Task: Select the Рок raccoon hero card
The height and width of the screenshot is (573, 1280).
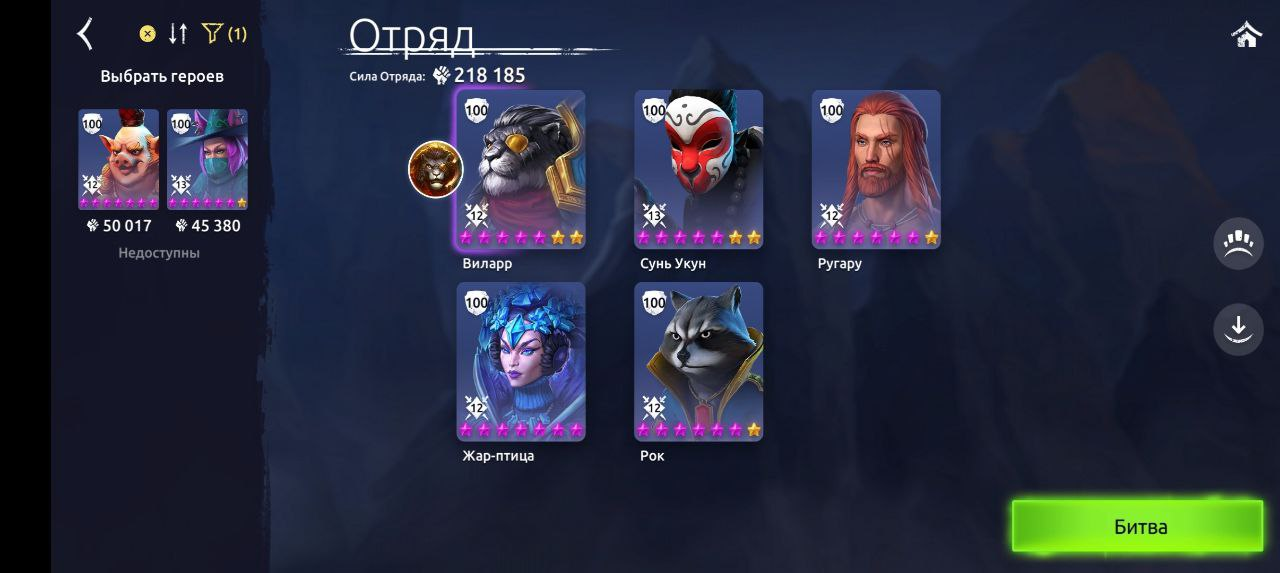Action: pos(698,361)
